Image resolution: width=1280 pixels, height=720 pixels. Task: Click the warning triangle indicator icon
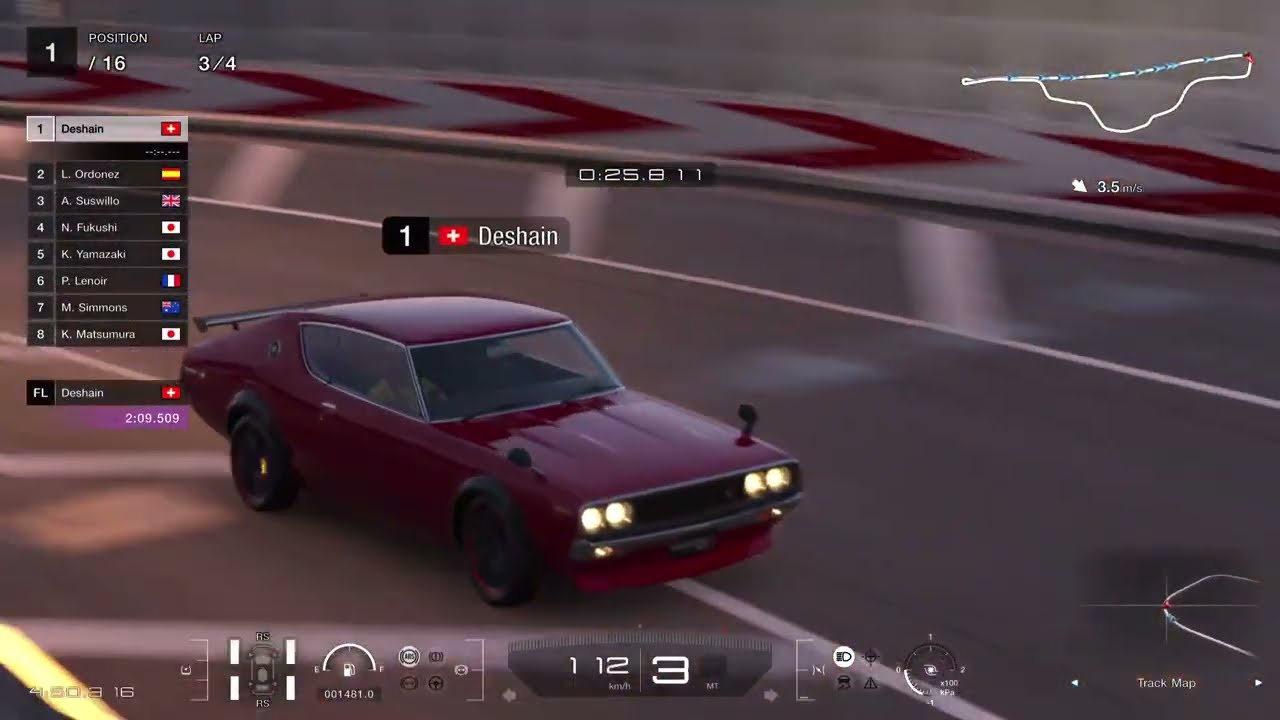pos(870,684)
